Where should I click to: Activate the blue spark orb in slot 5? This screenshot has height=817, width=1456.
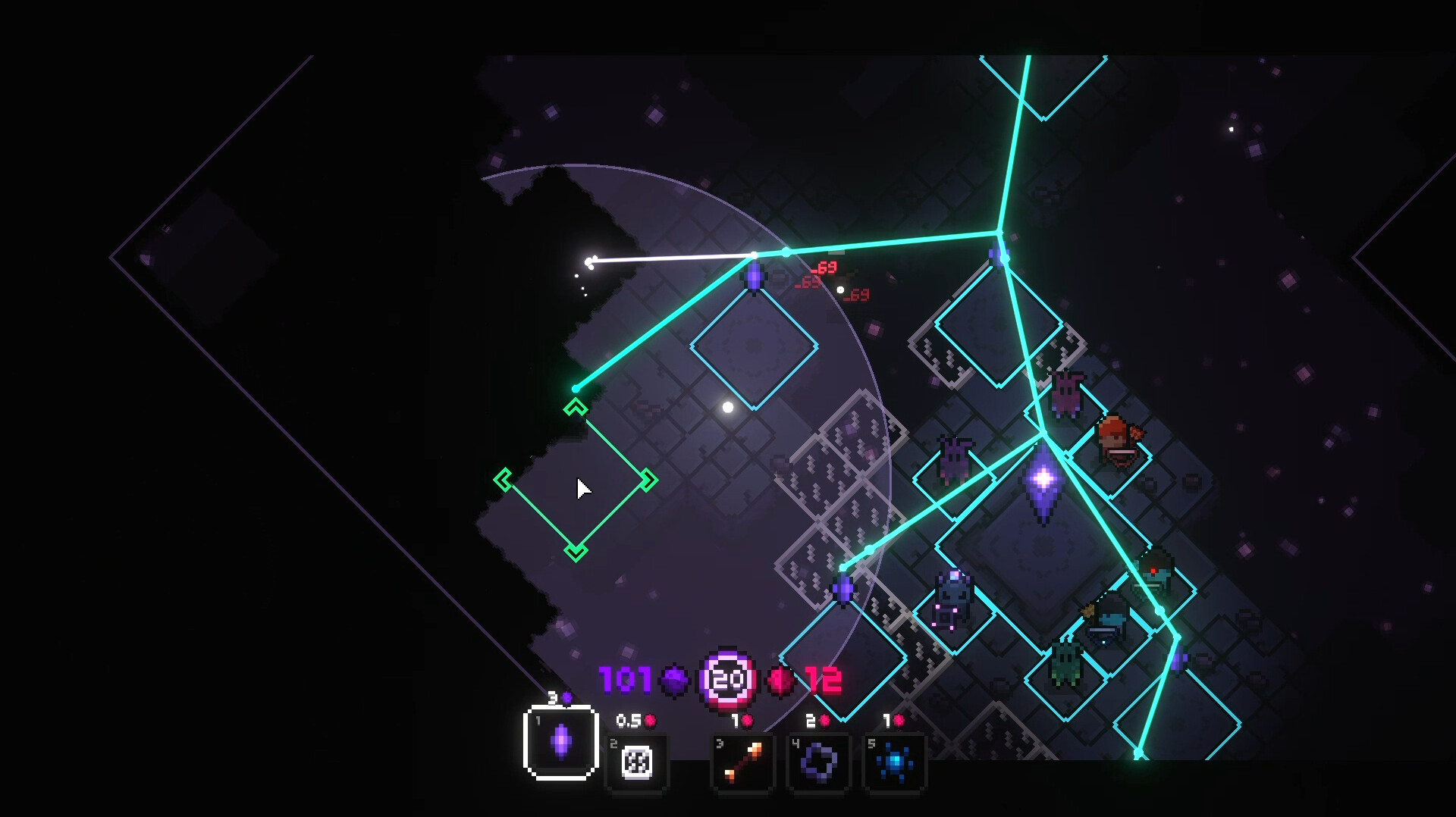tap(895, 762)
